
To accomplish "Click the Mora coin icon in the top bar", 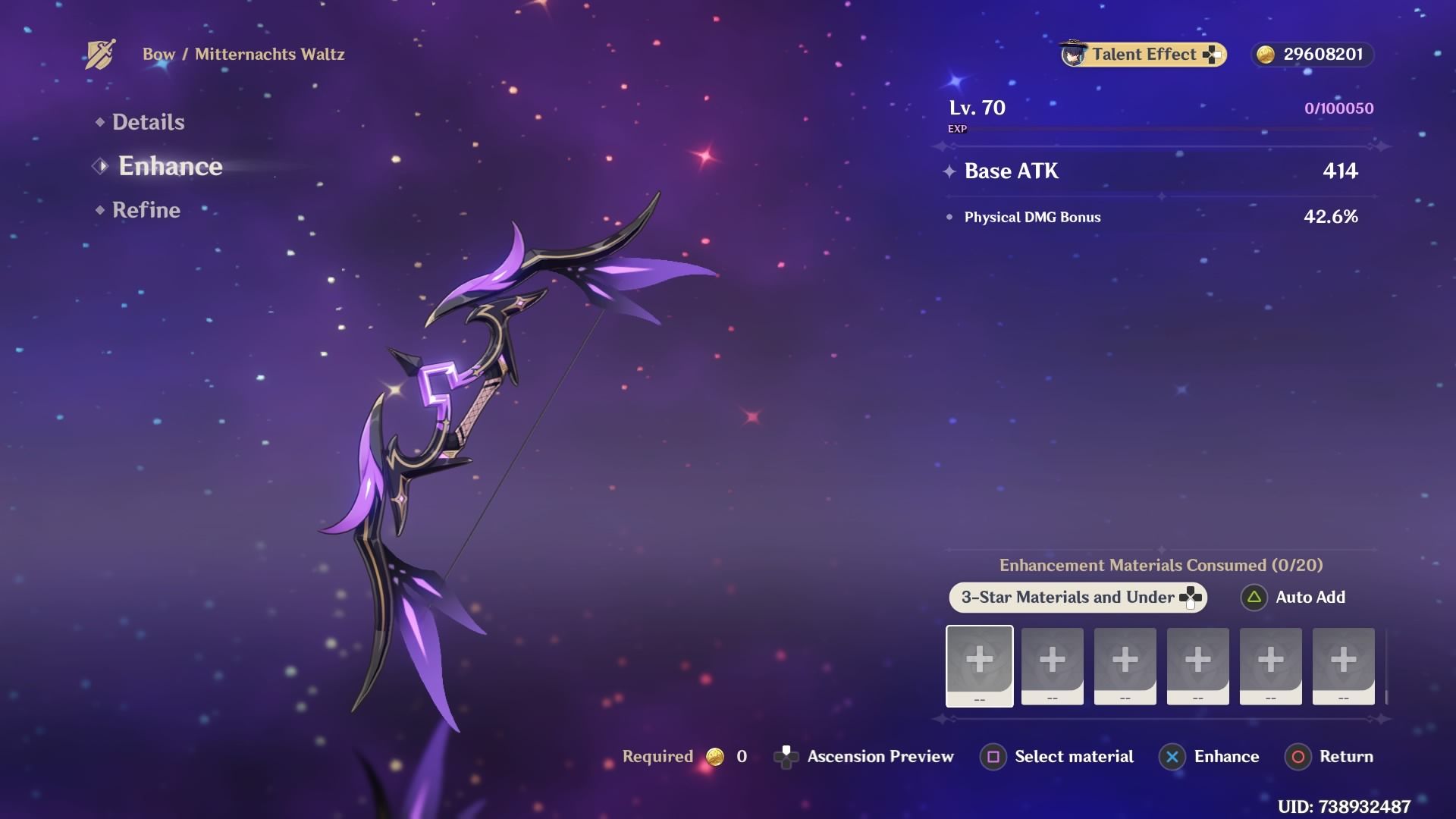I will click(1266, 54).
